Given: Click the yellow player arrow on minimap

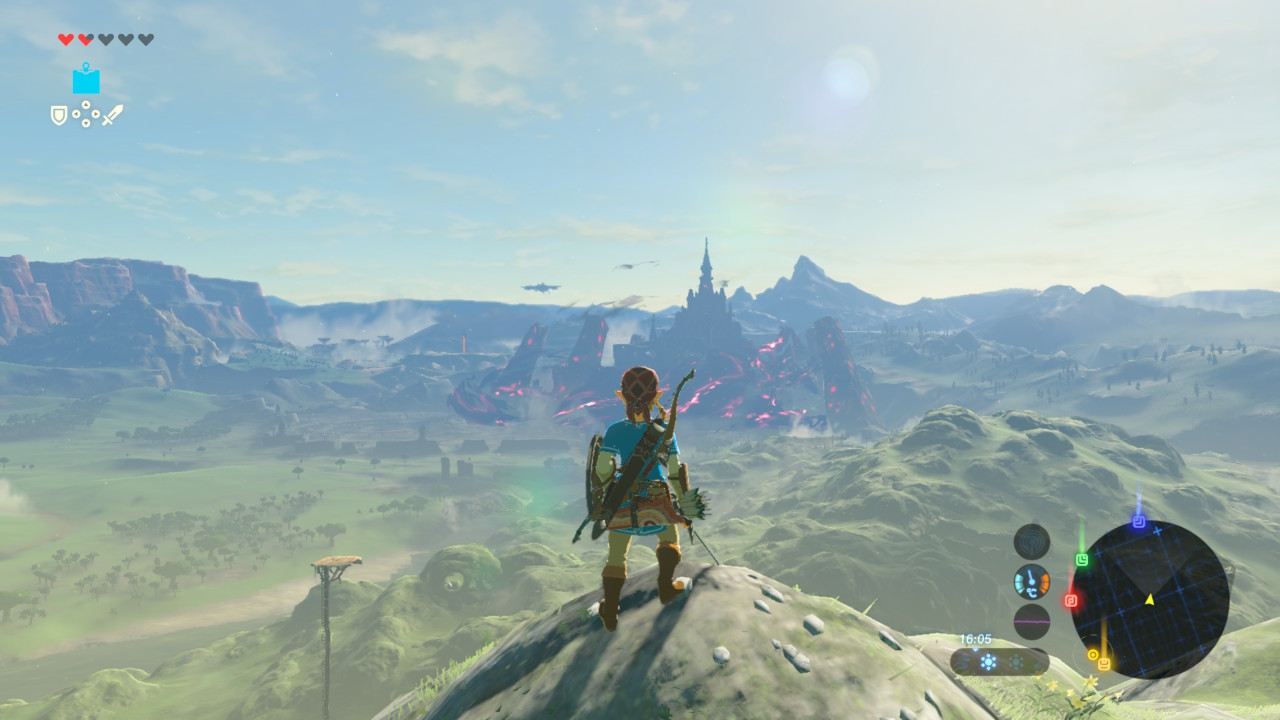Looking at the screenshot, I should coord(1149,599).
